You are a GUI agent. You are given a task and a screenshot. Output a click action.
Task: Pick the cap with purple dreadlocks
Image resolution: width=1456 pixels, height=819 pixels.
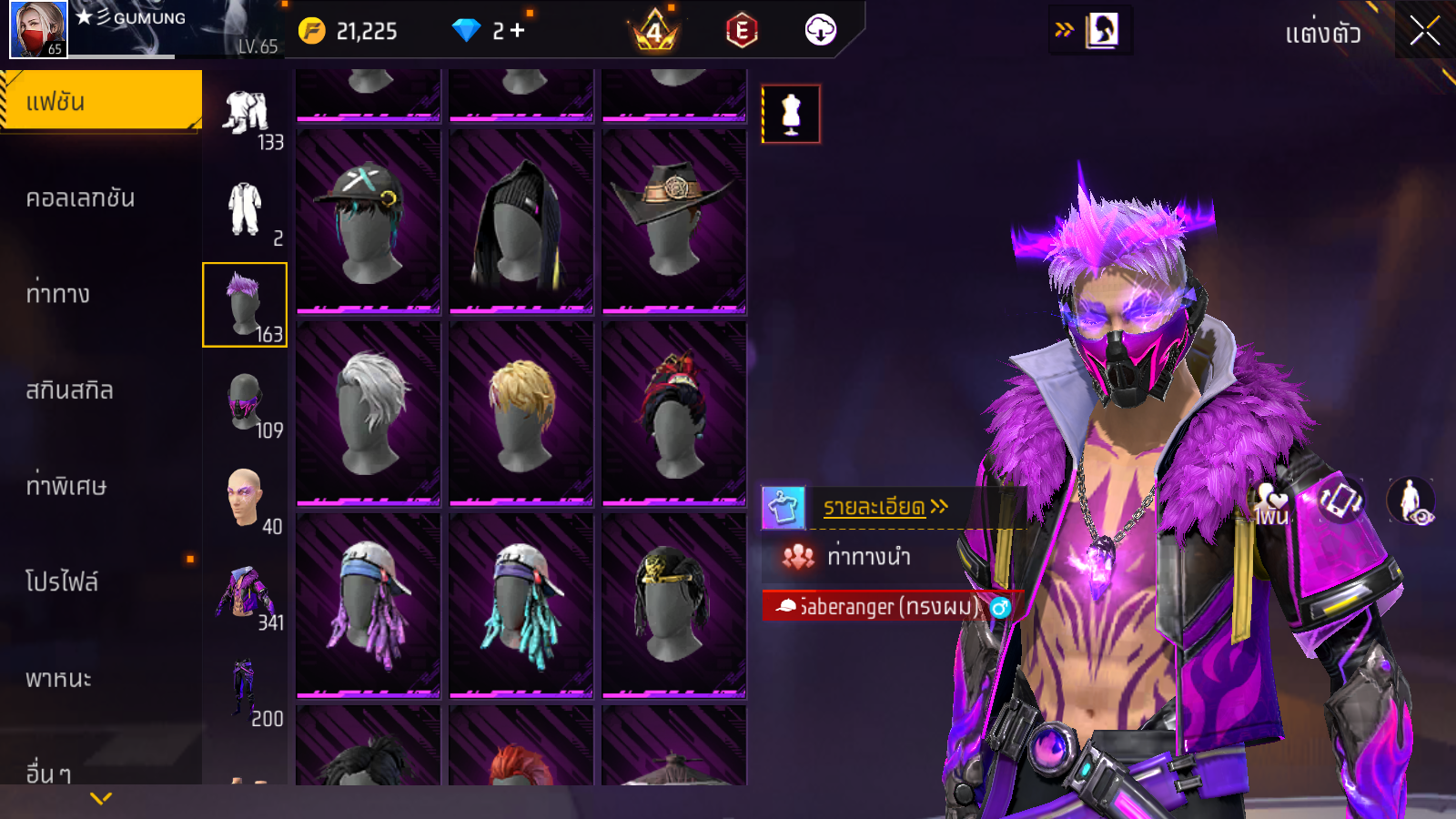click(x=368, y=604)
